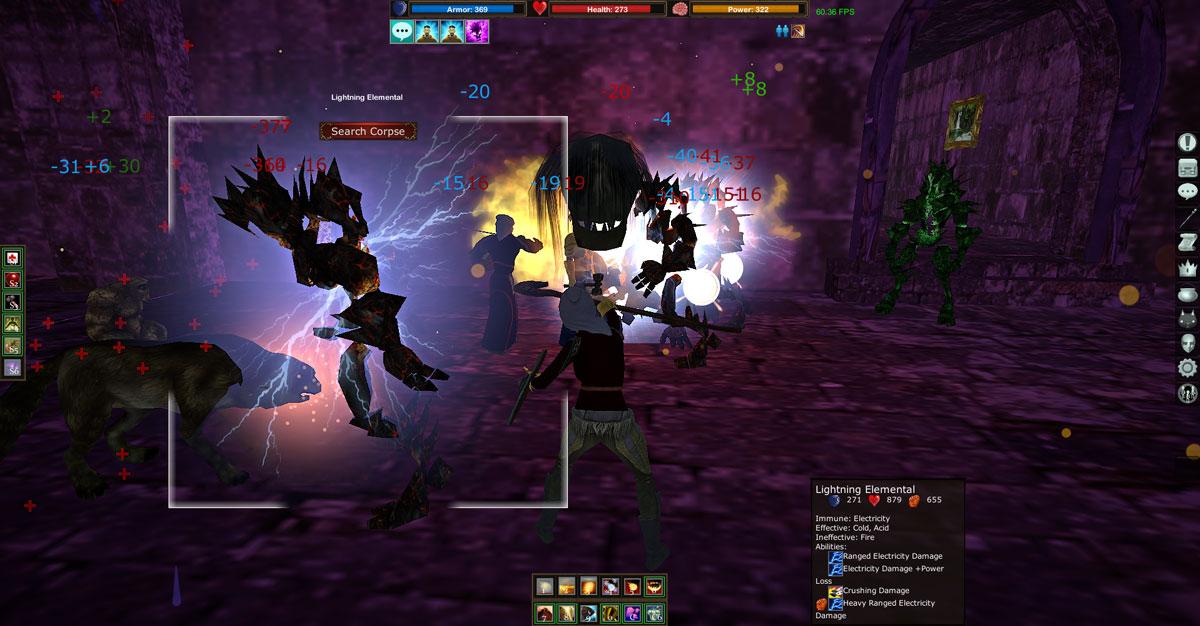Open the quest log exclamation icon
Viewport: 1200px width, 626px height.
point(1188,142)
